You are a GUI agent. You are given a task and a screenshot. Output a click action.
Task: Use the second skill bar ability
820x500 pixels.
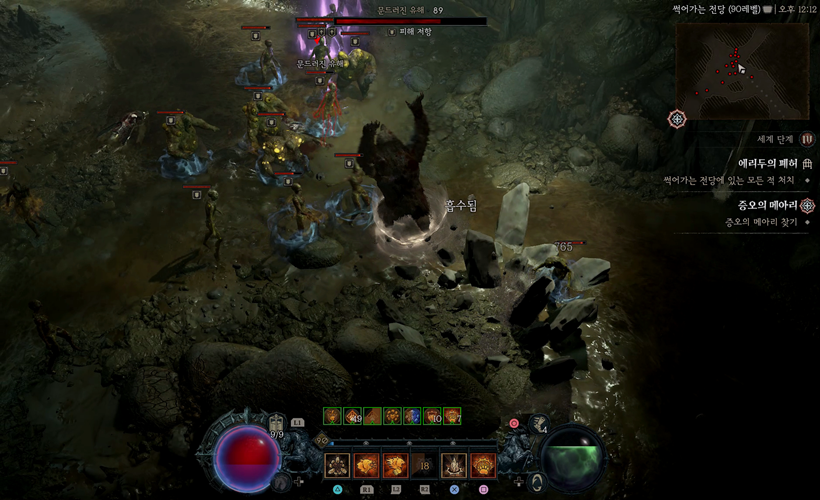(x=366, y=466)
